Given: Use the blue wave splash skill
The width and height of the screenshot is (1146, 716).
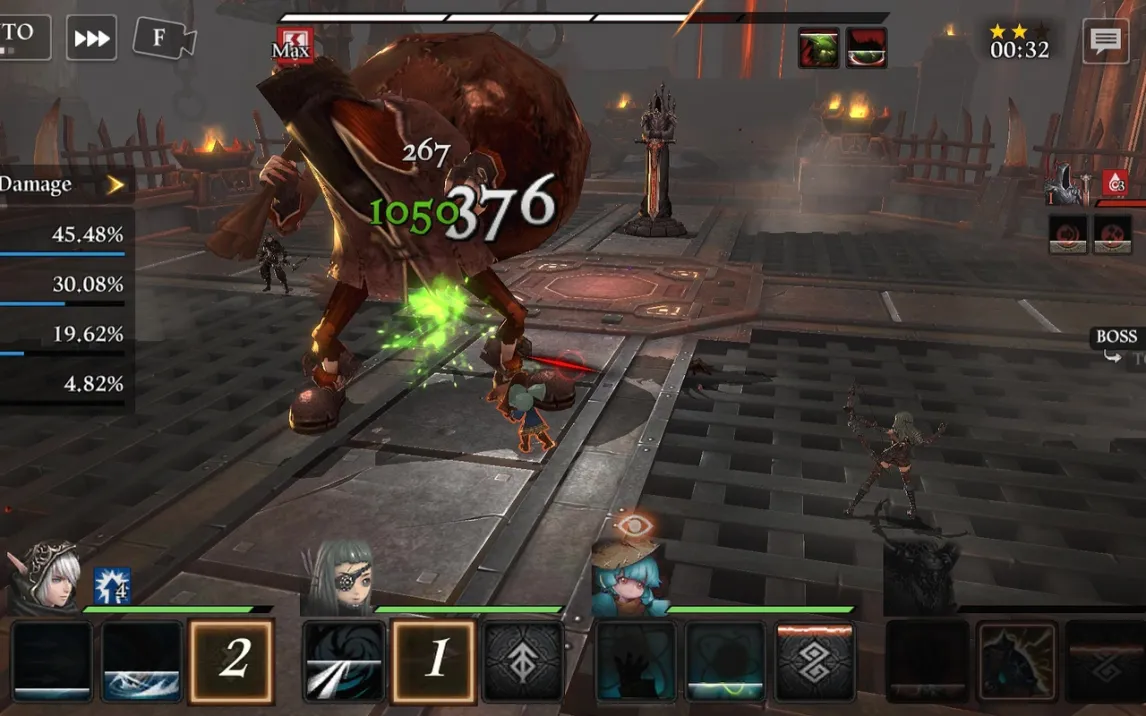Looking at the screenshot, I should tap(142, 660).
